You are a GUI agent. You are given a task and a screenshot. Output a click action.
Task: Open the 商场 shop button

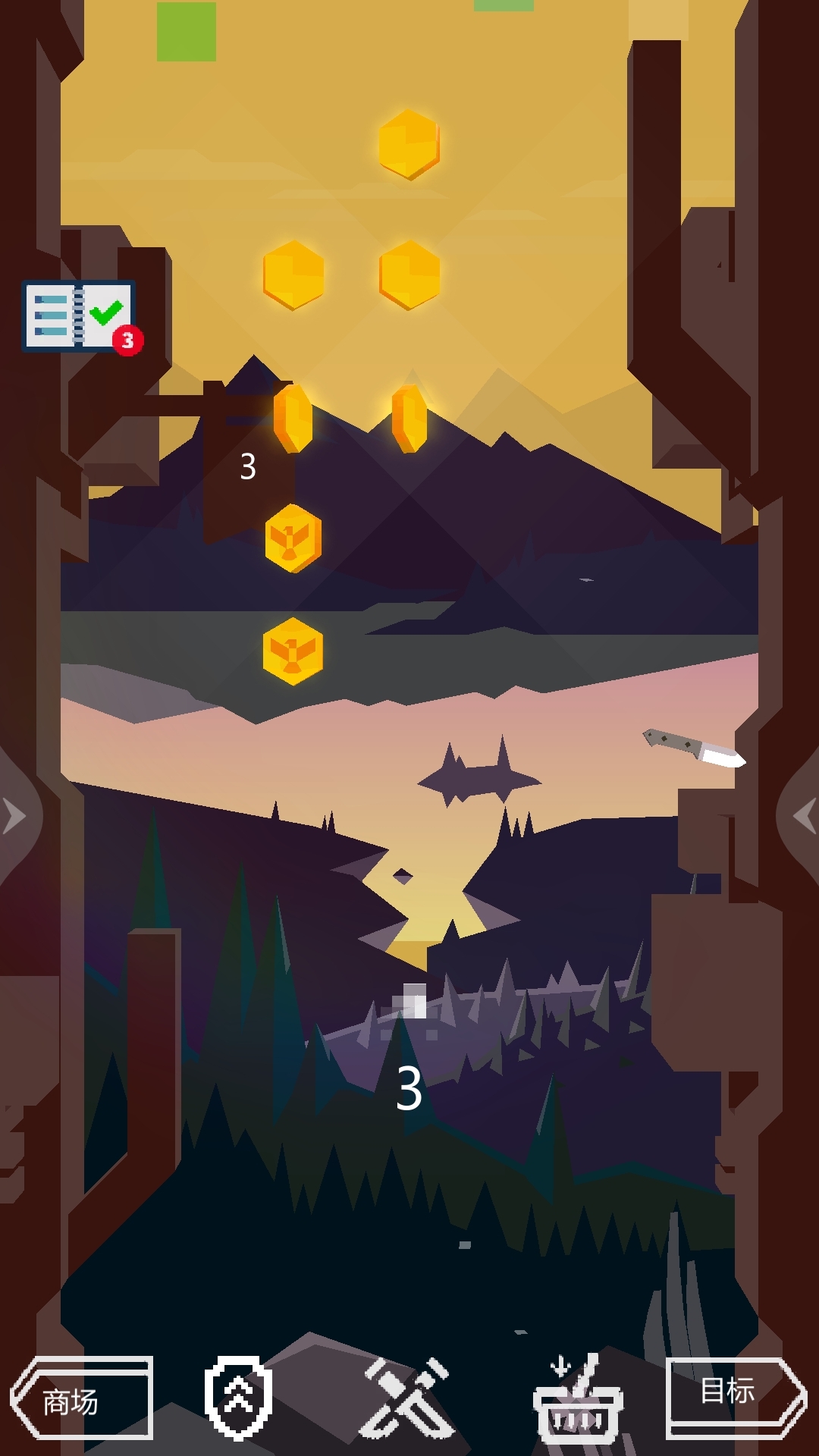pyautogui.click(x=82, y=1398)
